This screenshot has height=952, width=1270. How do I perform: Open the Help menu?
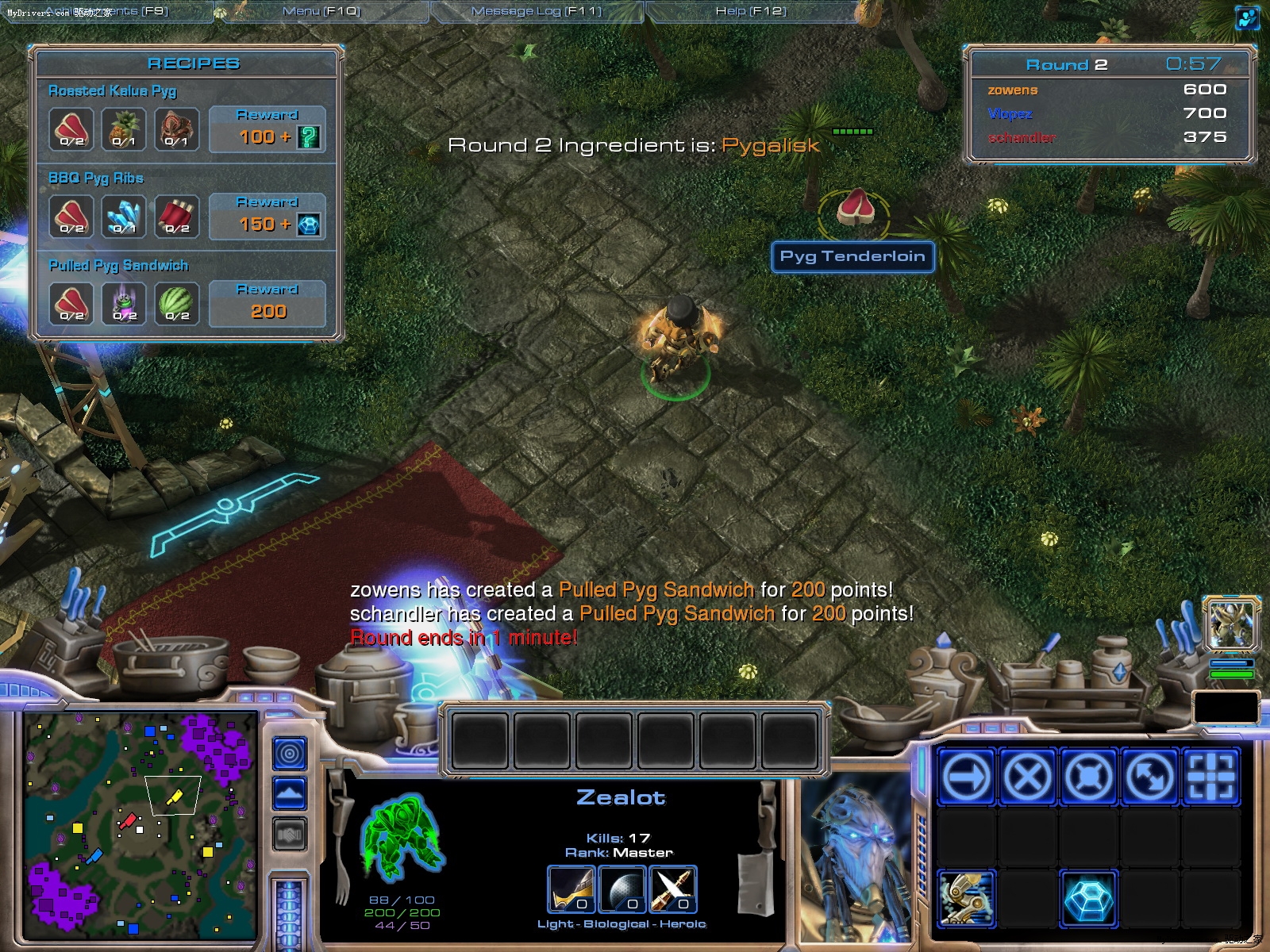click(x=751, y=11)
